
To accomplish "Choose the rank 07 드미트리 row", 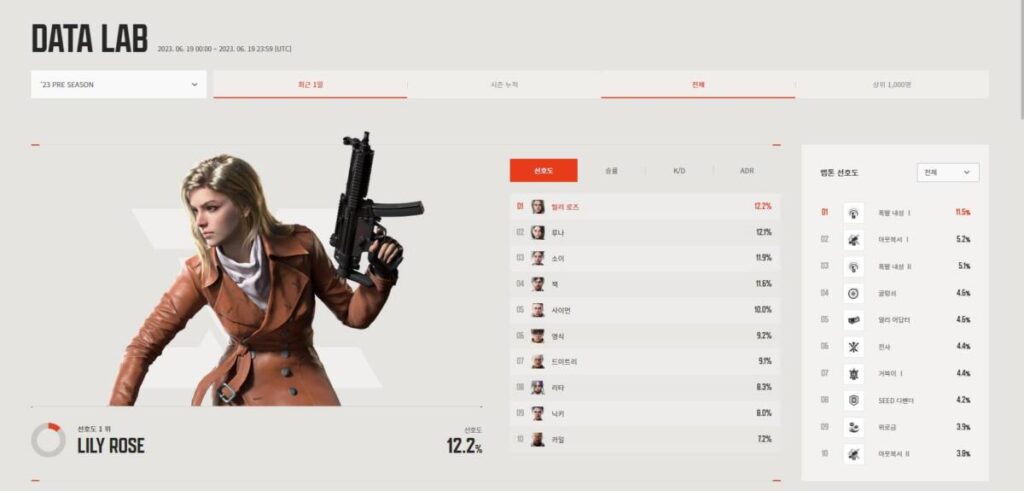I will click(x=645, y=362).
